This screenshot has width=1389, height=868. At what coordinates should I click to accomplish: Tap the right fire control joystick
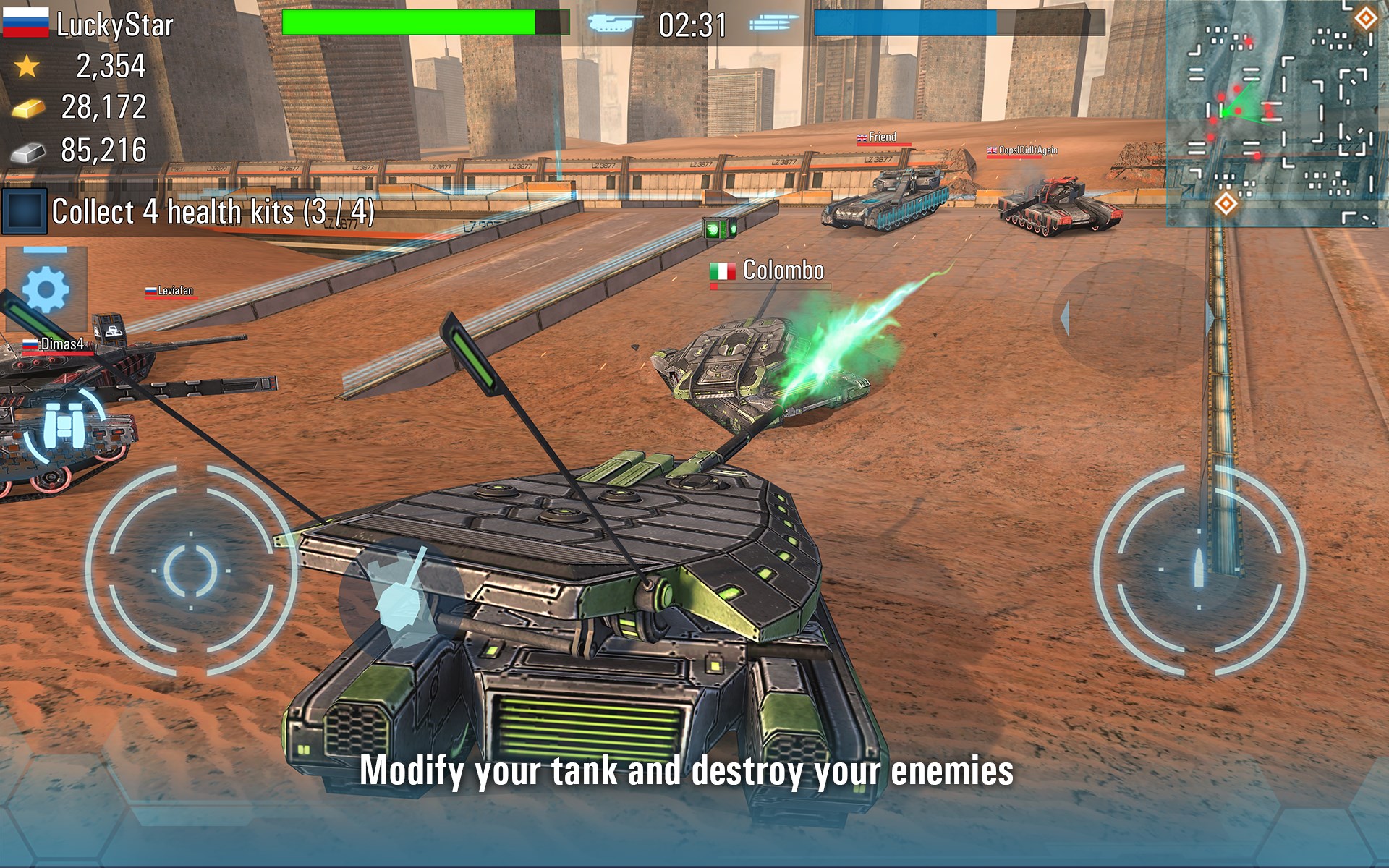pos(1199,570)
